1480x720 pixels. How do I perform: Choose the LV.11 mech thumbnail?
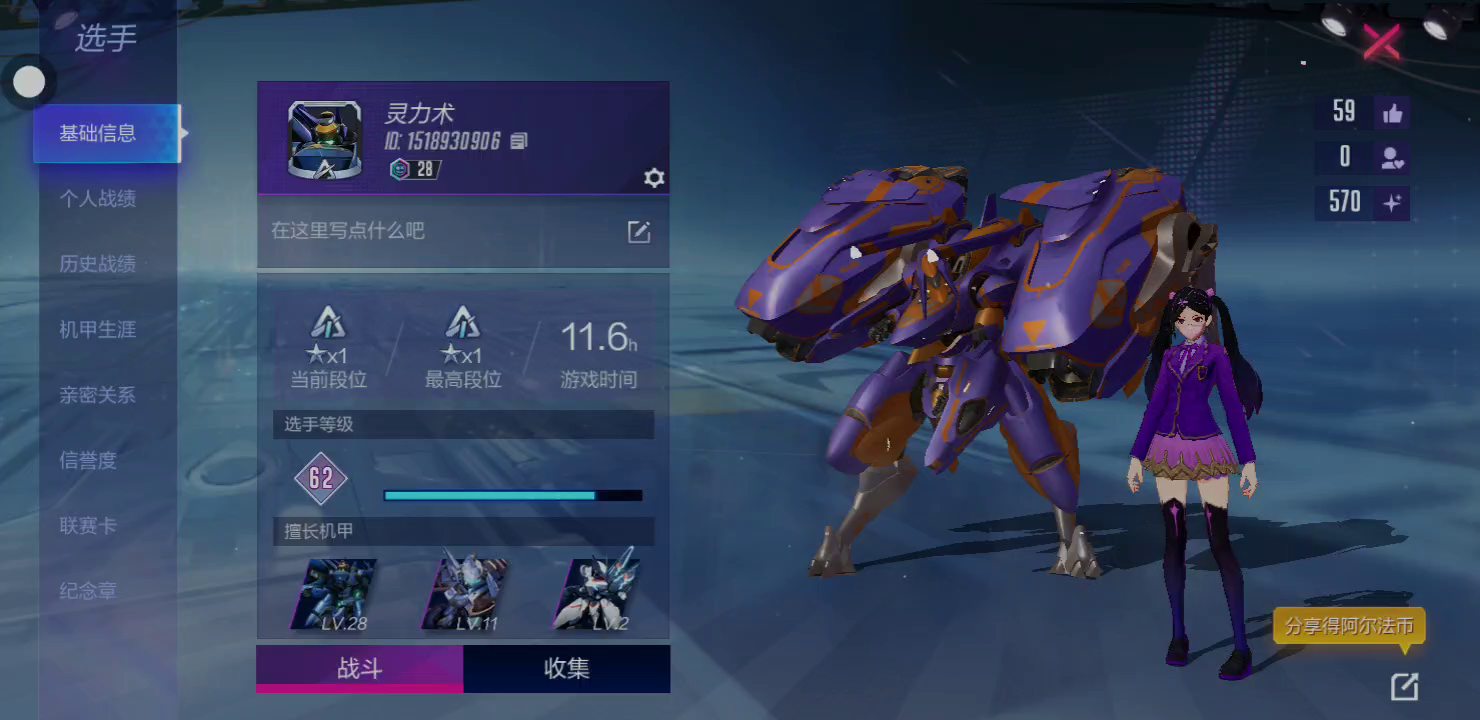[464, 594]
